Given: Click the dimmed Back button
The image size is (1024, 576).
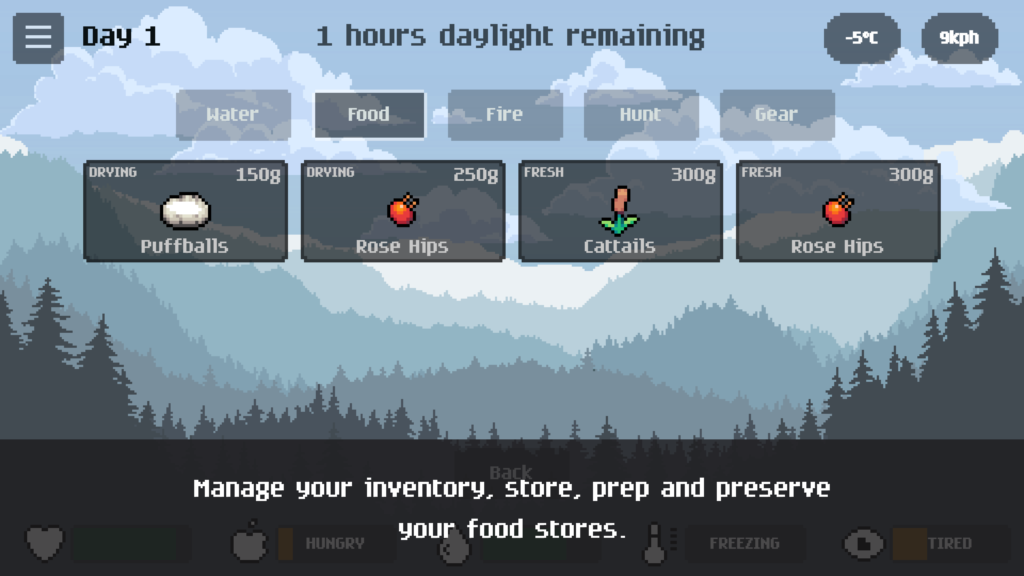Looking at the screenshot, I should point(511,470).
